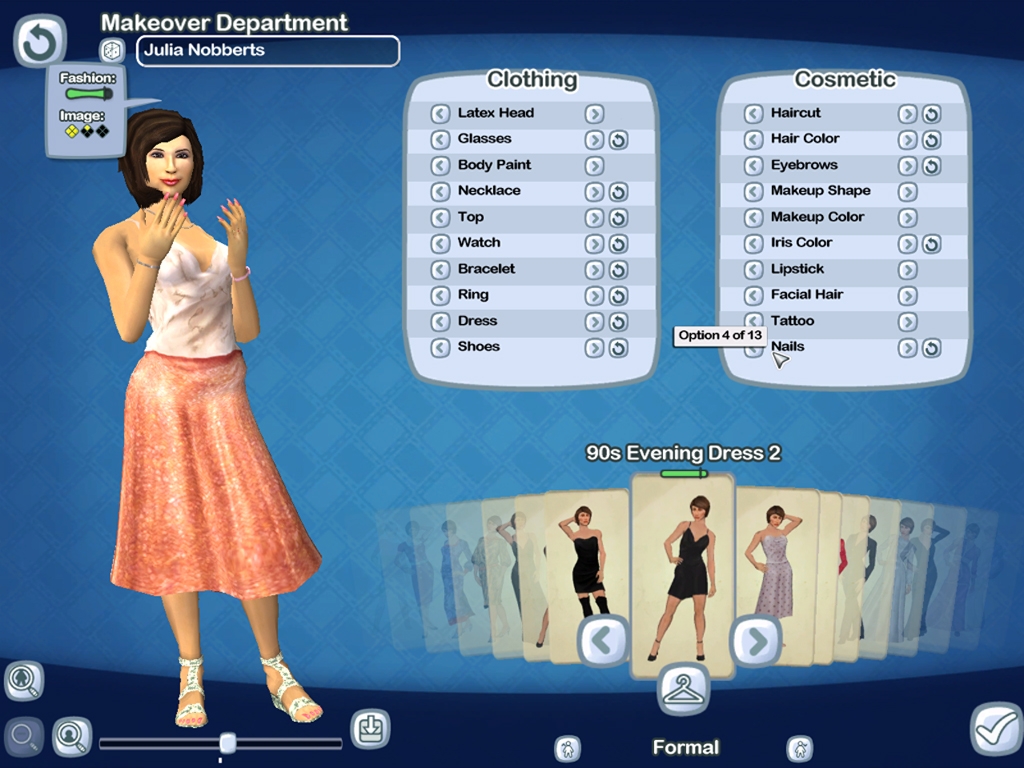Choose previous Top option
The height and width of the screenshot is (768, 1024).
(x=440, y=217)
